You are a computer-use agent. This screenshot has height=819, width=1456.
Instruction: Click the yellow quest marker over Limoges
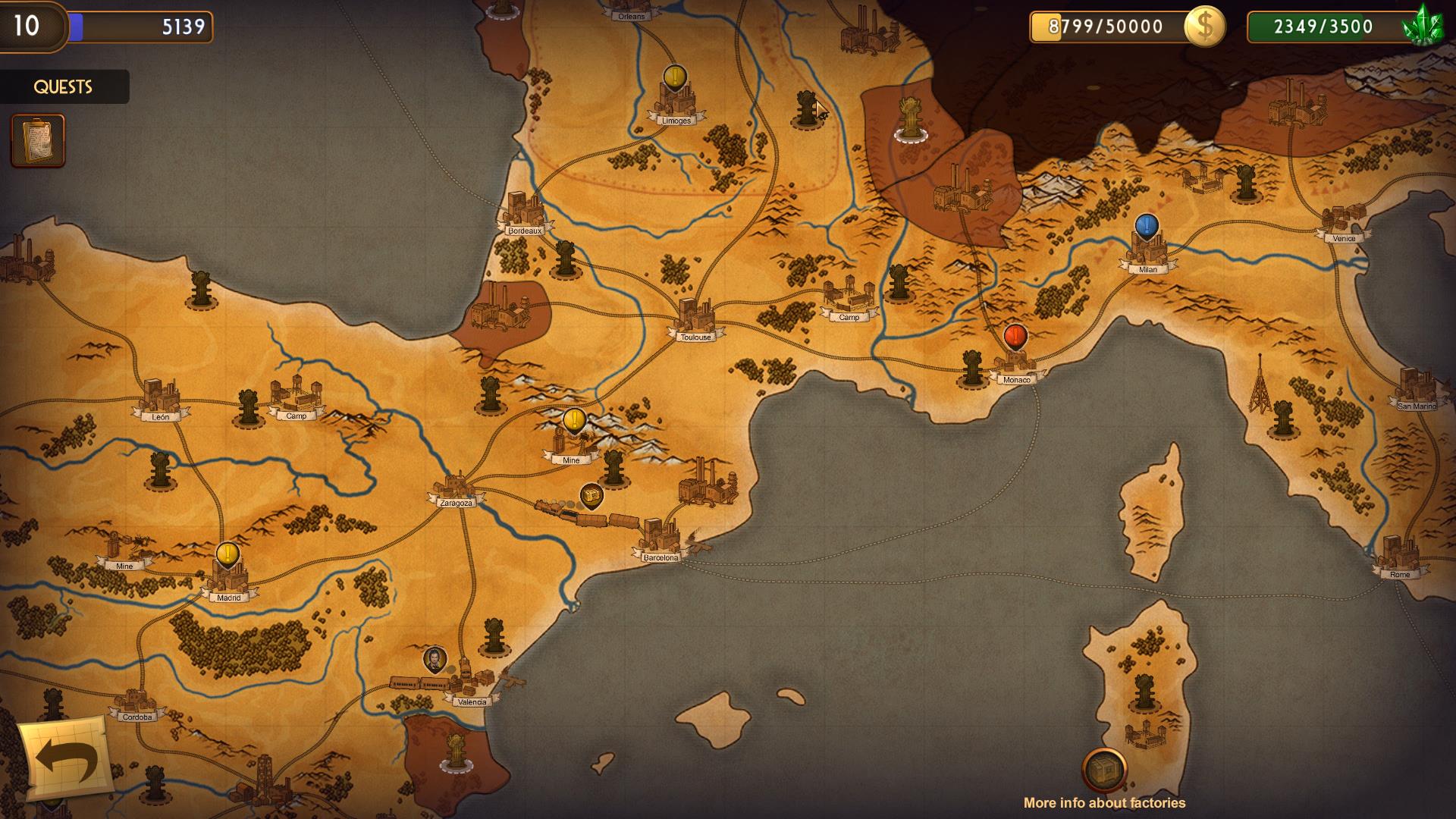point(674,77)
